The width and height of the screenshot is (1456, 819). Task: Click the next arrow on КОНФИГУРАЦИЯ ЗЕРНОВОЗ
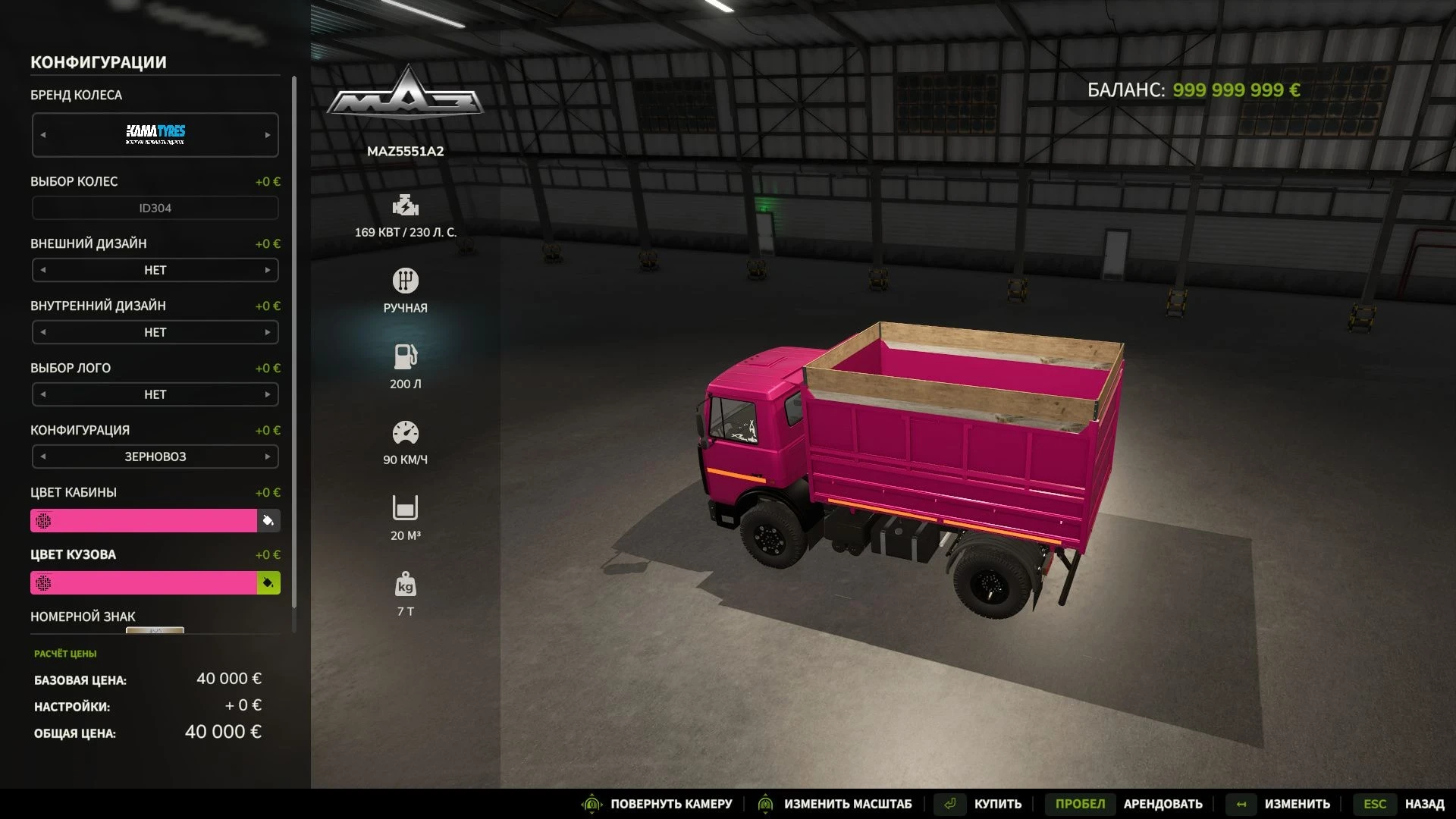(x=267, y=457)
